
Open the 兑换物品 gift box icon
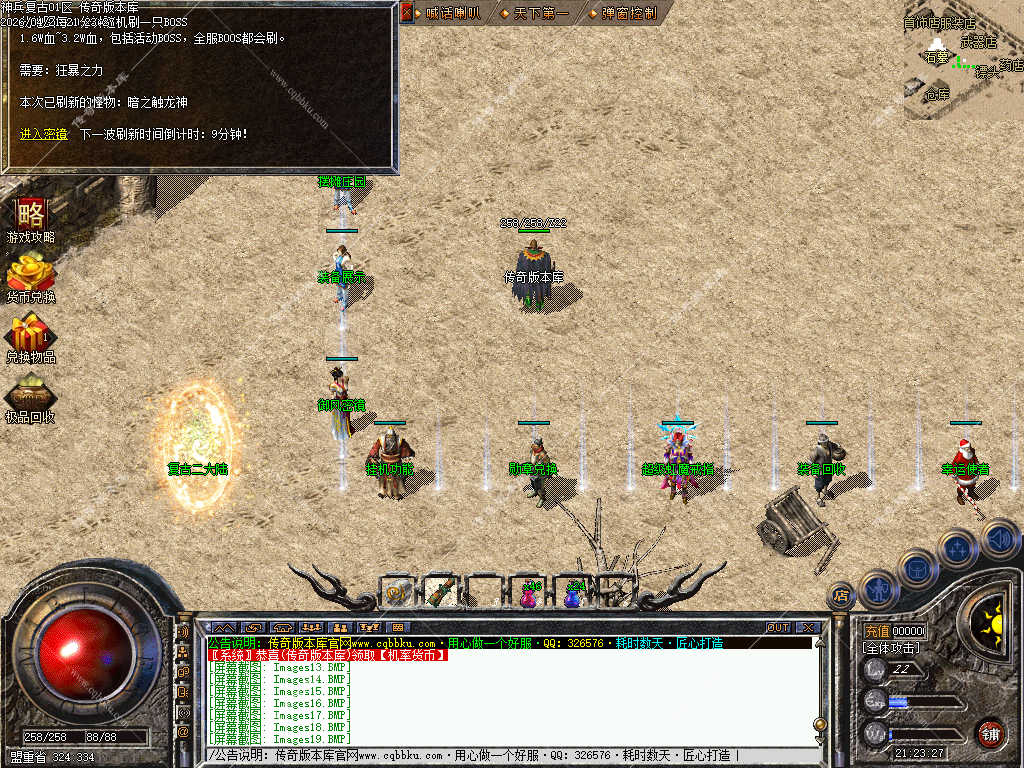[x=30, y=336]
